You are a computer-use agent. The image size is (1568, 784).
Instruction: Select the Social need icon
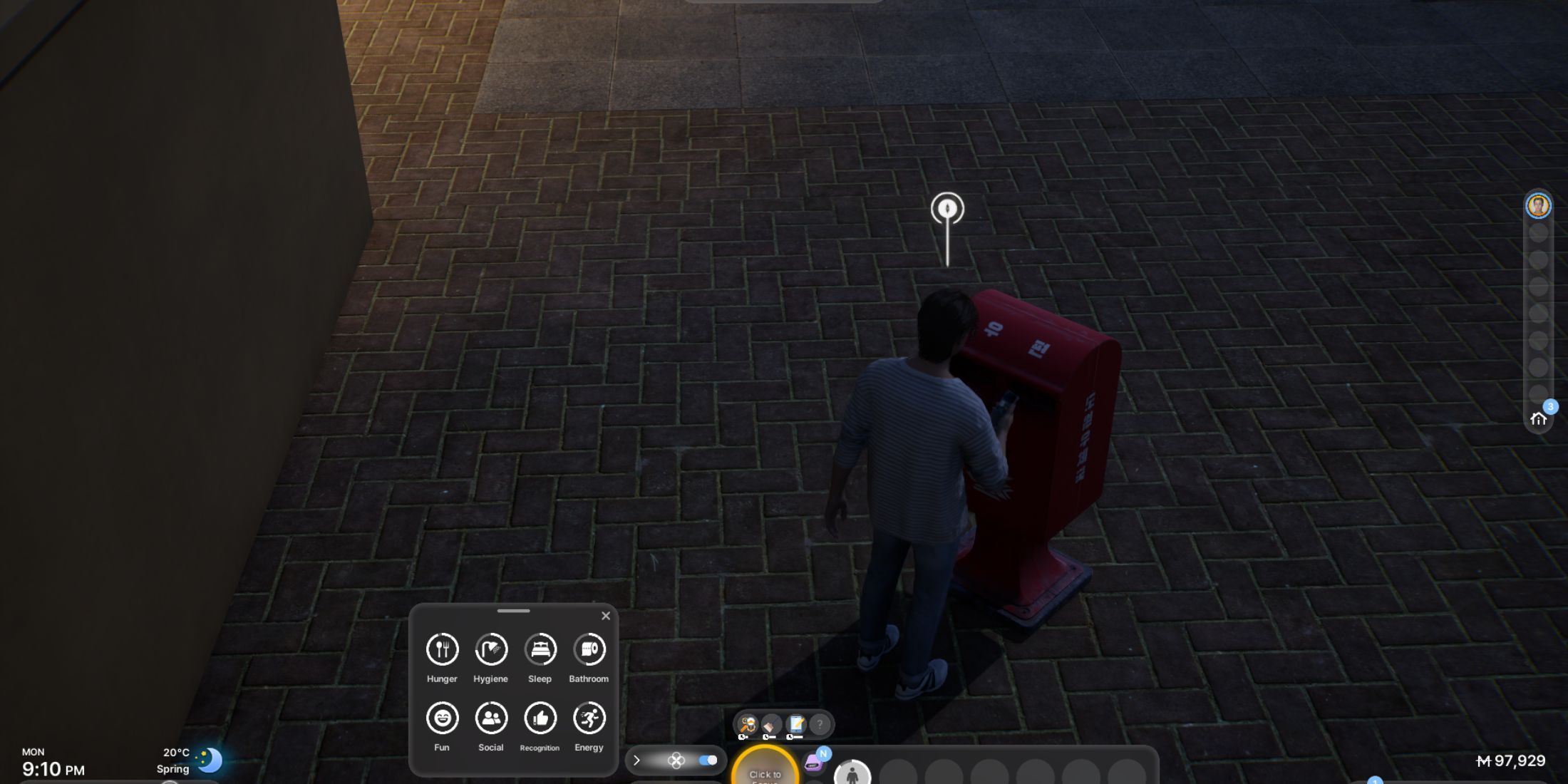pos(491,718)
